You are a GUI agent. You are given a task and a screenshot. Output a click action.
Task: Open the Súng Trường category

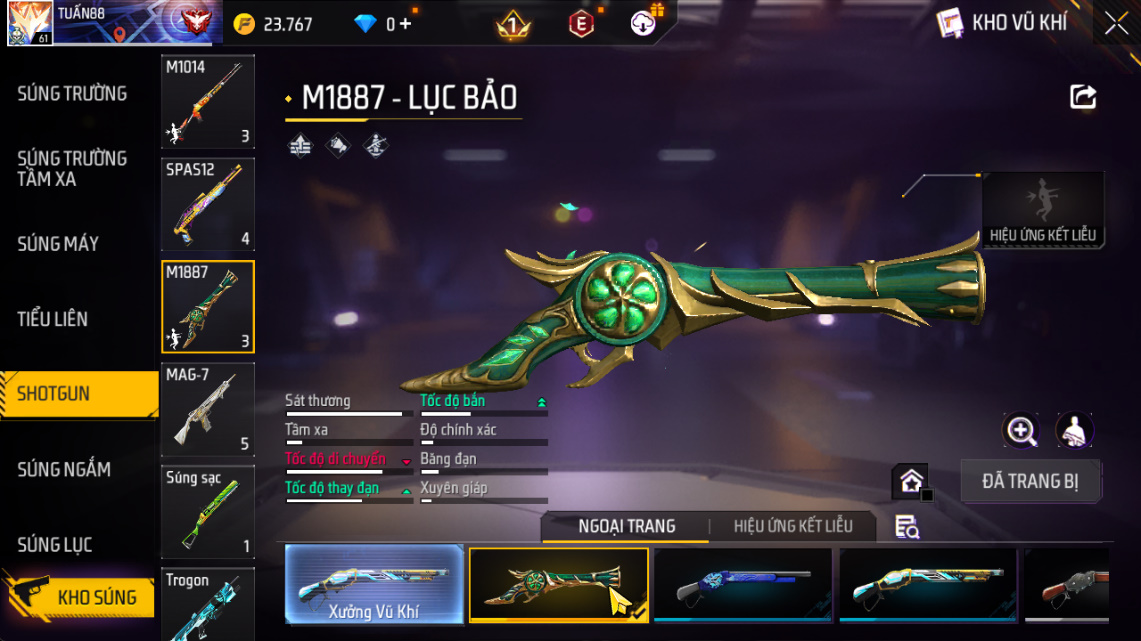72,94
